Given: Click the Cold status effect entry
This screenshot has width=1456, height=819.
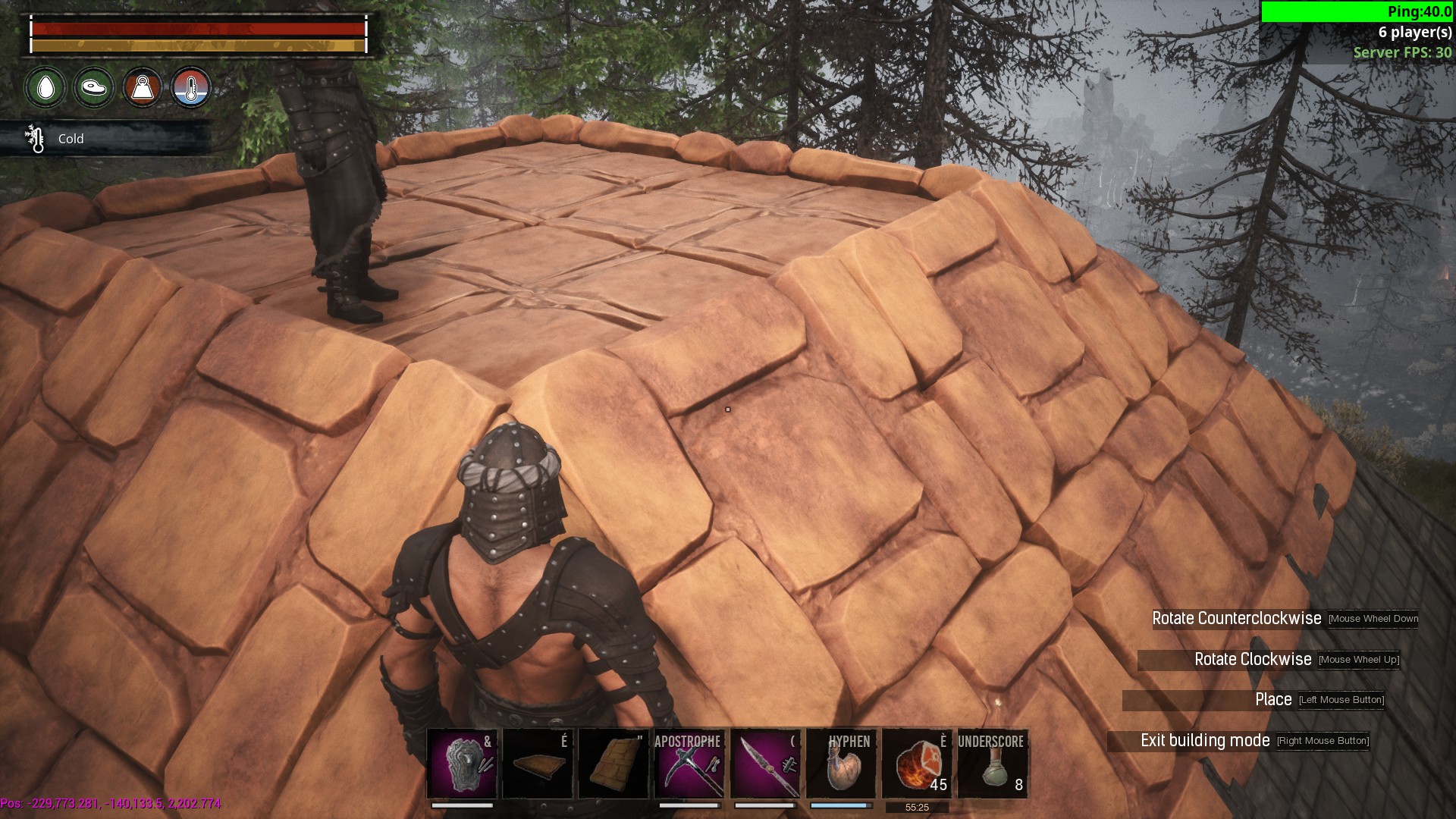Looking at the screenshot, I should coord(70,139).
